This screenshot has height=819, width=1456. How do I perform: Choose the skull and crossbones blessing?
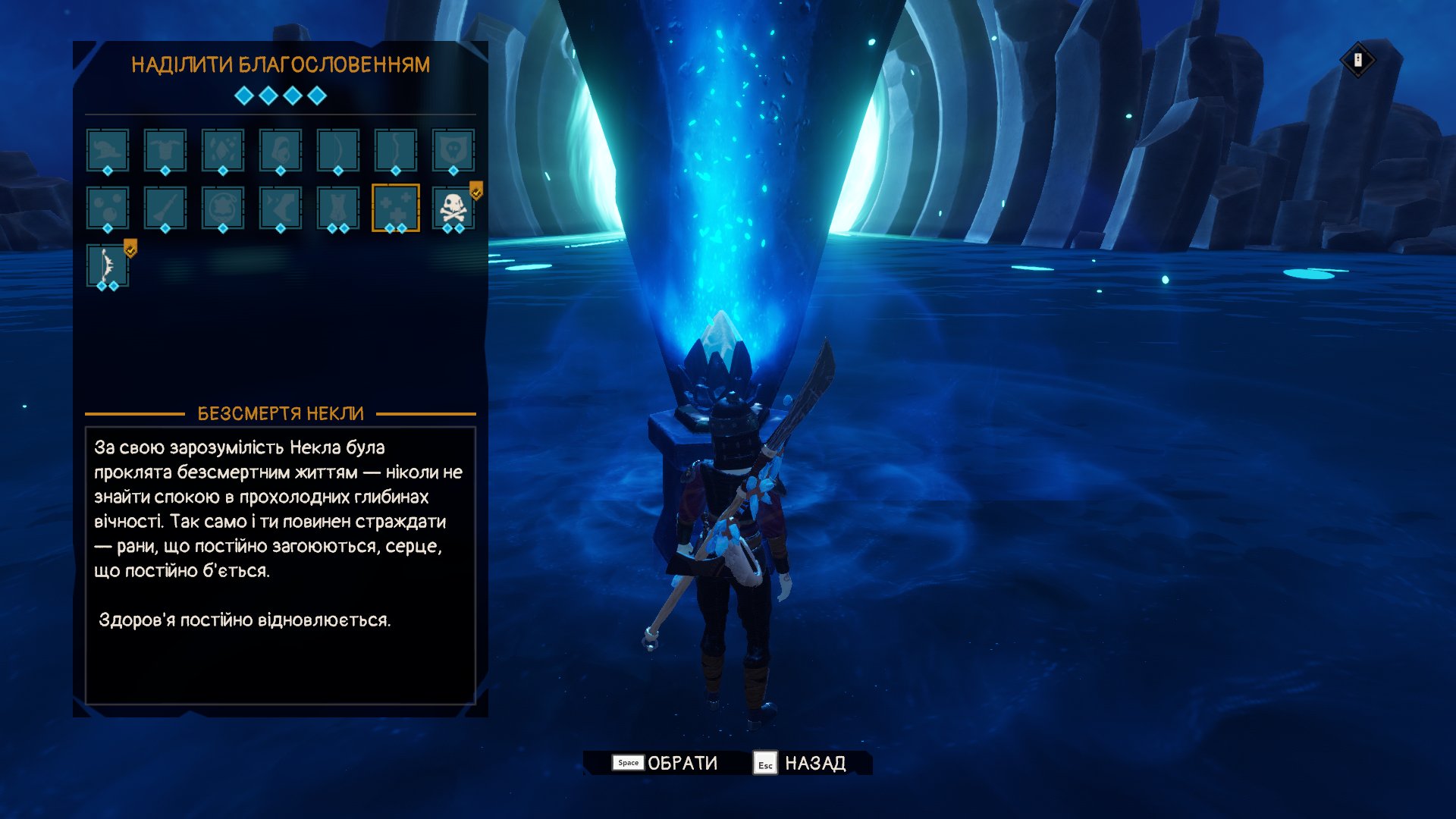[453, 208]
